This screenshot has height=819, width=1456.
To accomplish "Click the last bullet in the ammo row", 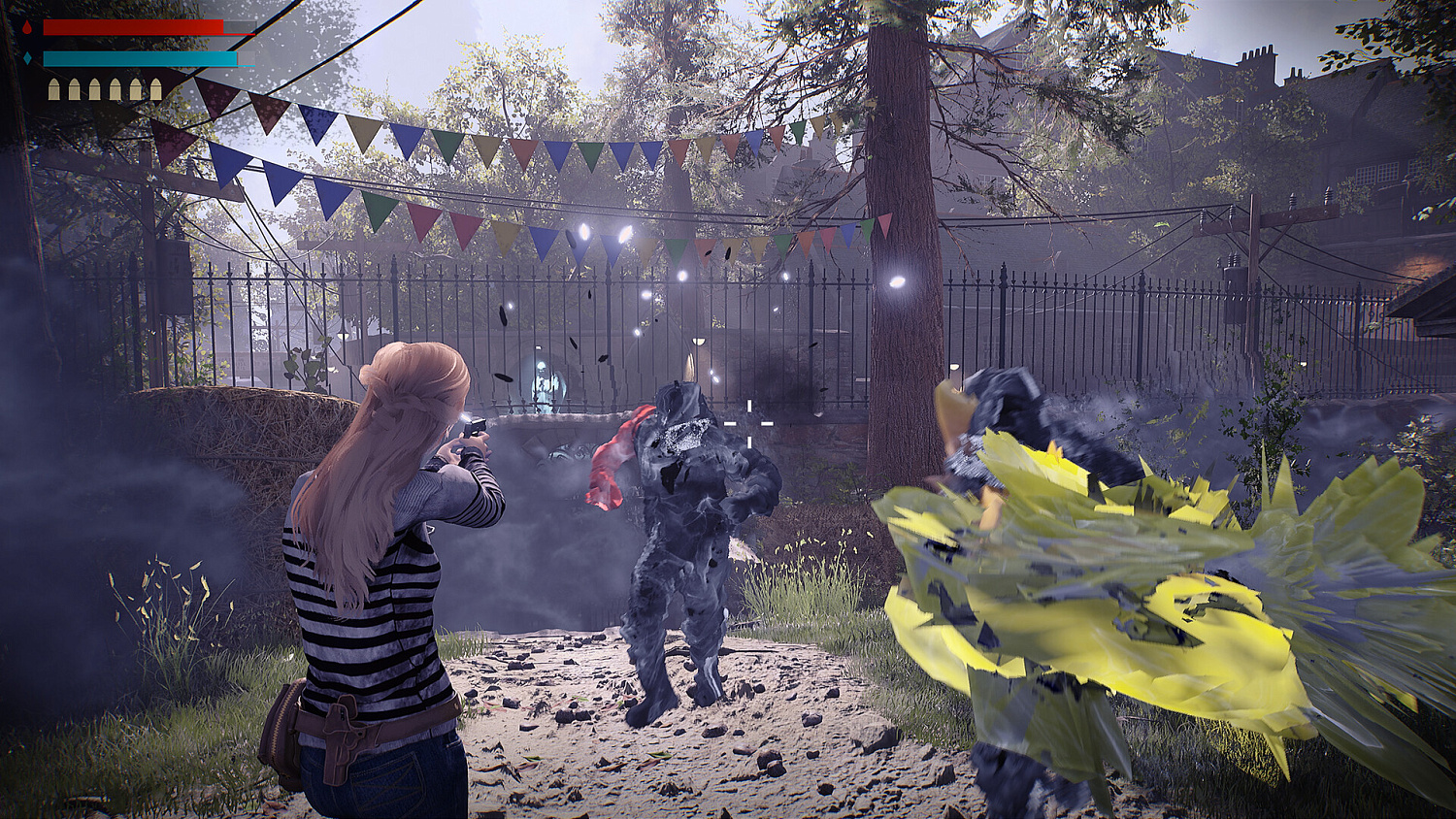I will tap(155, 88).
